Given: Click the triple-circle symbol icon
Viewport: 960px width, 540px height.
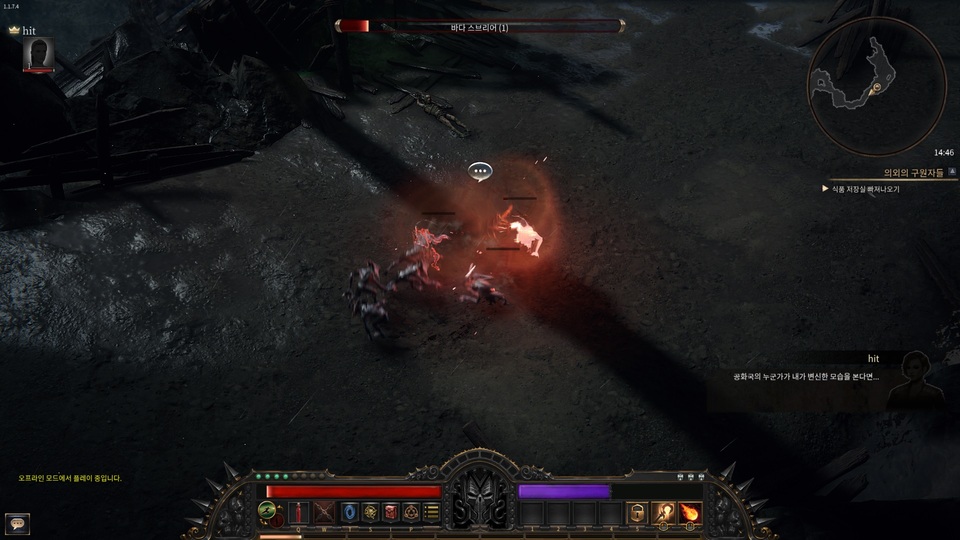Looking at the screenshot, I should (411, 513).
